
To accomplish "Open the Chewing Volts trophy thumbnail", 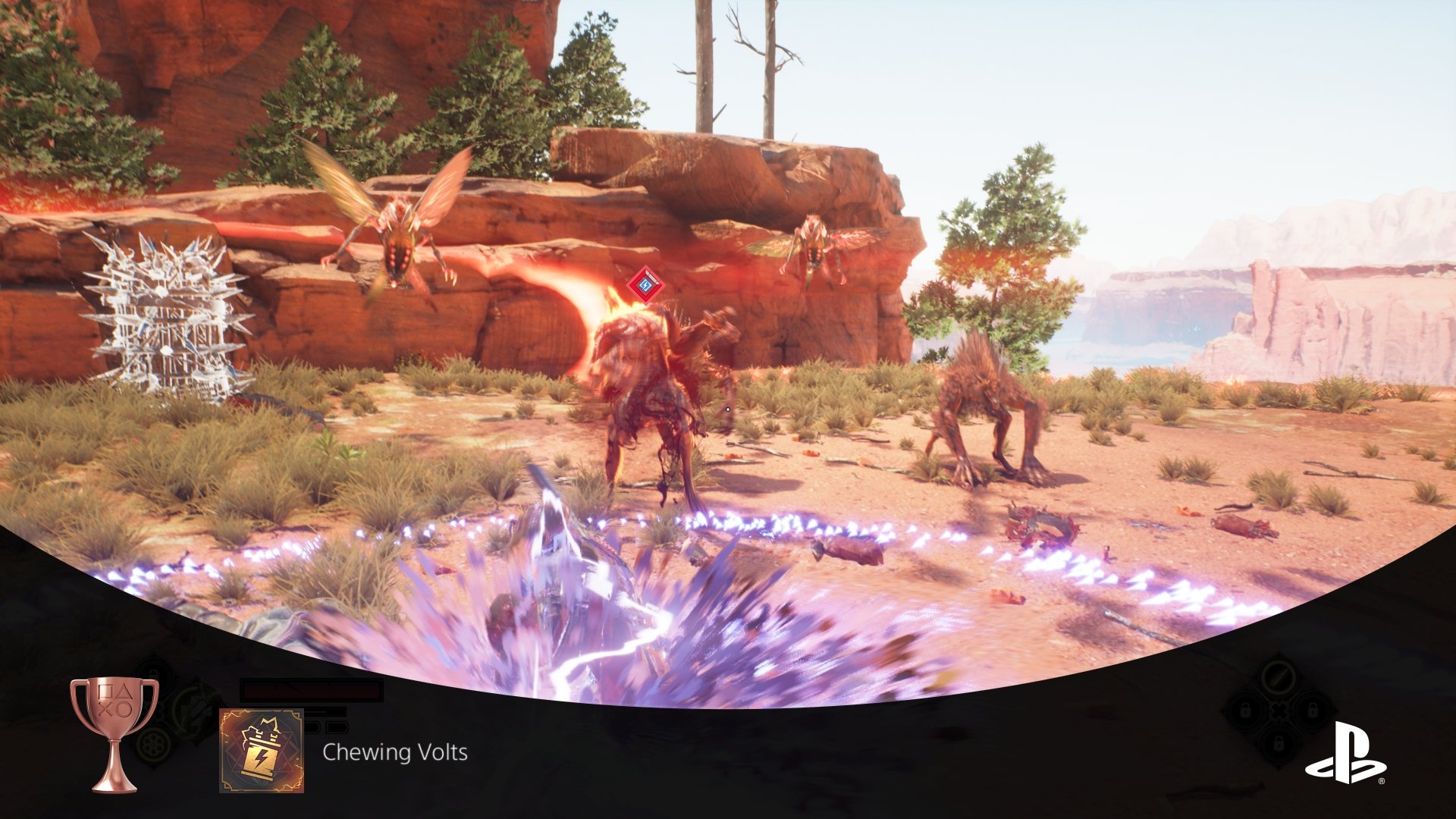I will pos(262,751).
